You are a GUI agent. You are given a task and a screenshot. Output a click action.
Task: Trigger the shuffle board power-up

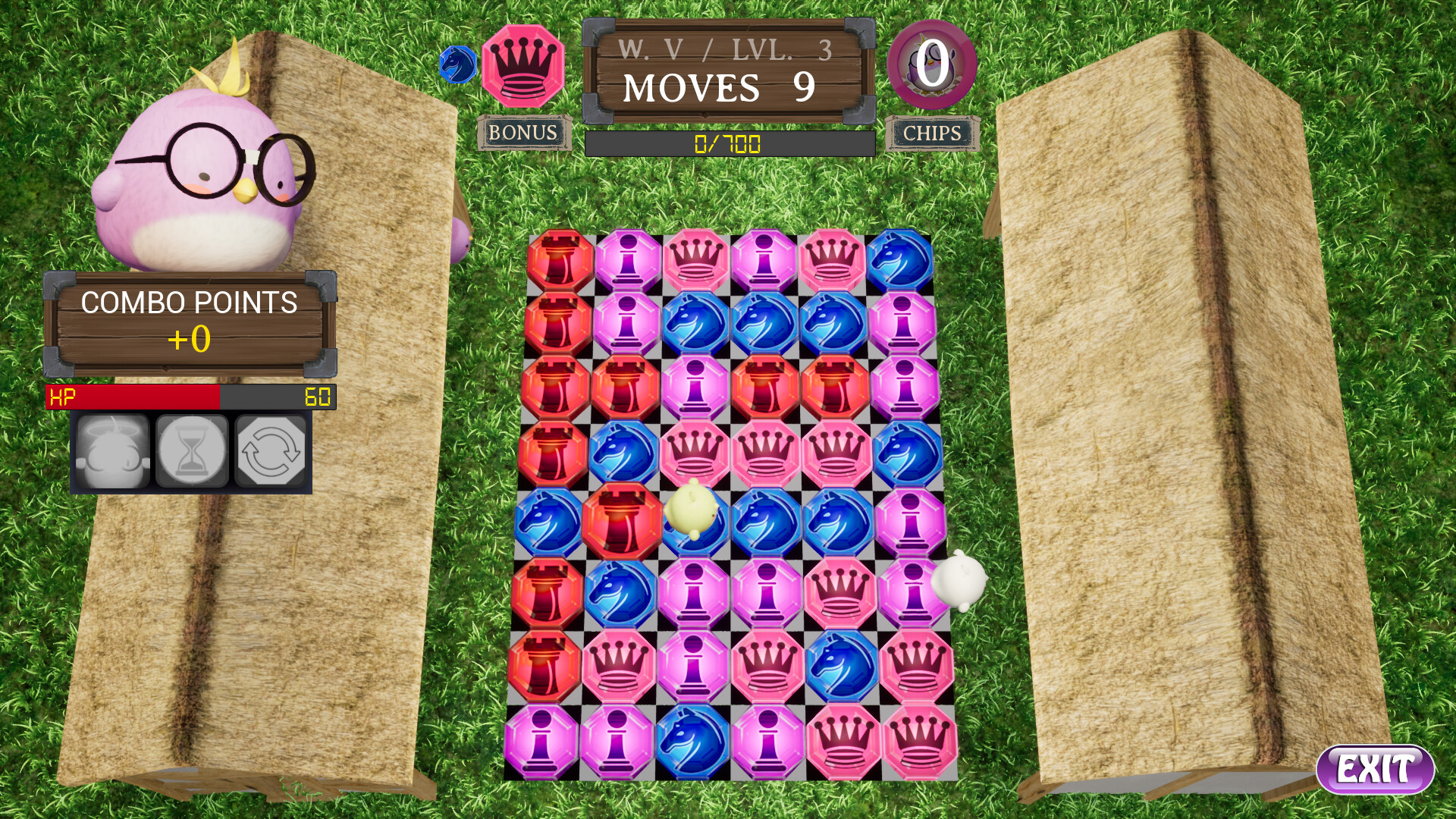click(271, 453)
